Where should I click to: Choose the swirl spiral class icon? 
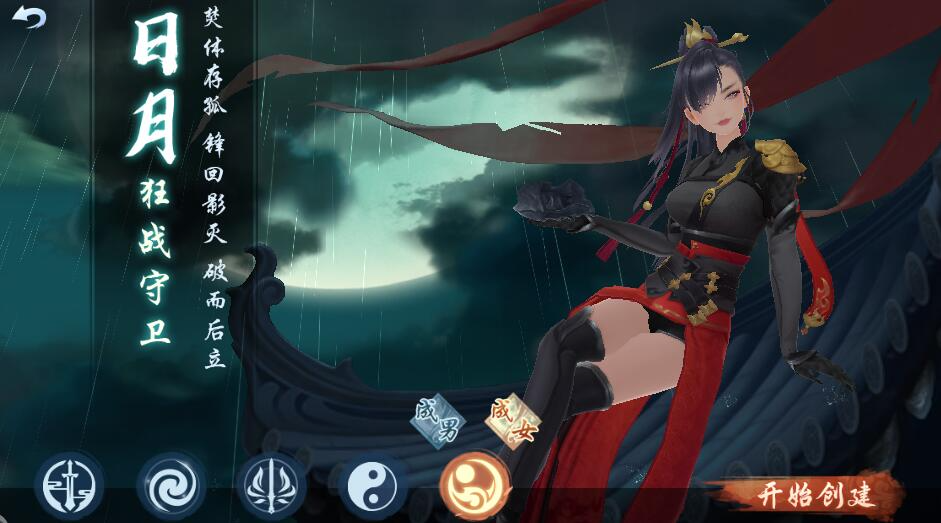tap(170, 486)
